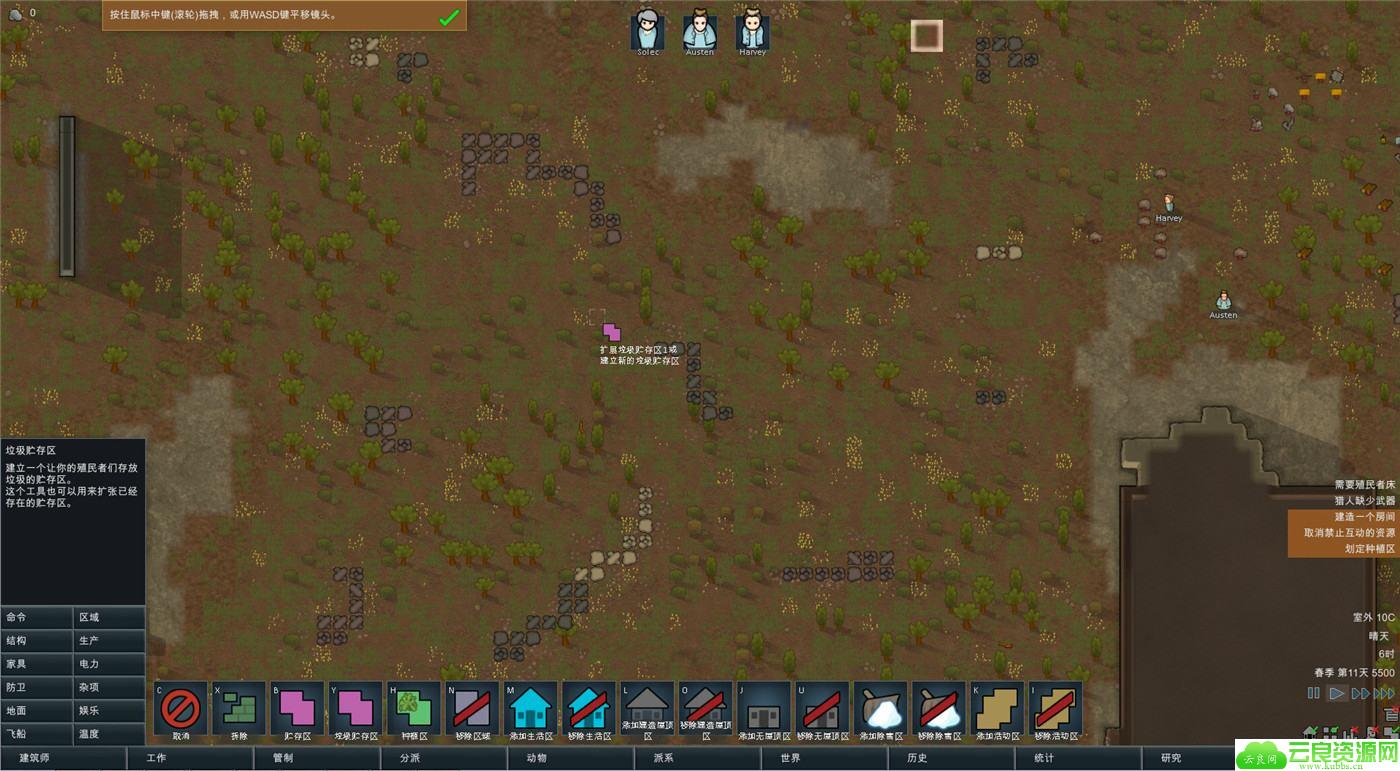Pause the game with the pause button
This screenshot has width=1400, height=771.
pyautogui.click(x=1313, y=693)
